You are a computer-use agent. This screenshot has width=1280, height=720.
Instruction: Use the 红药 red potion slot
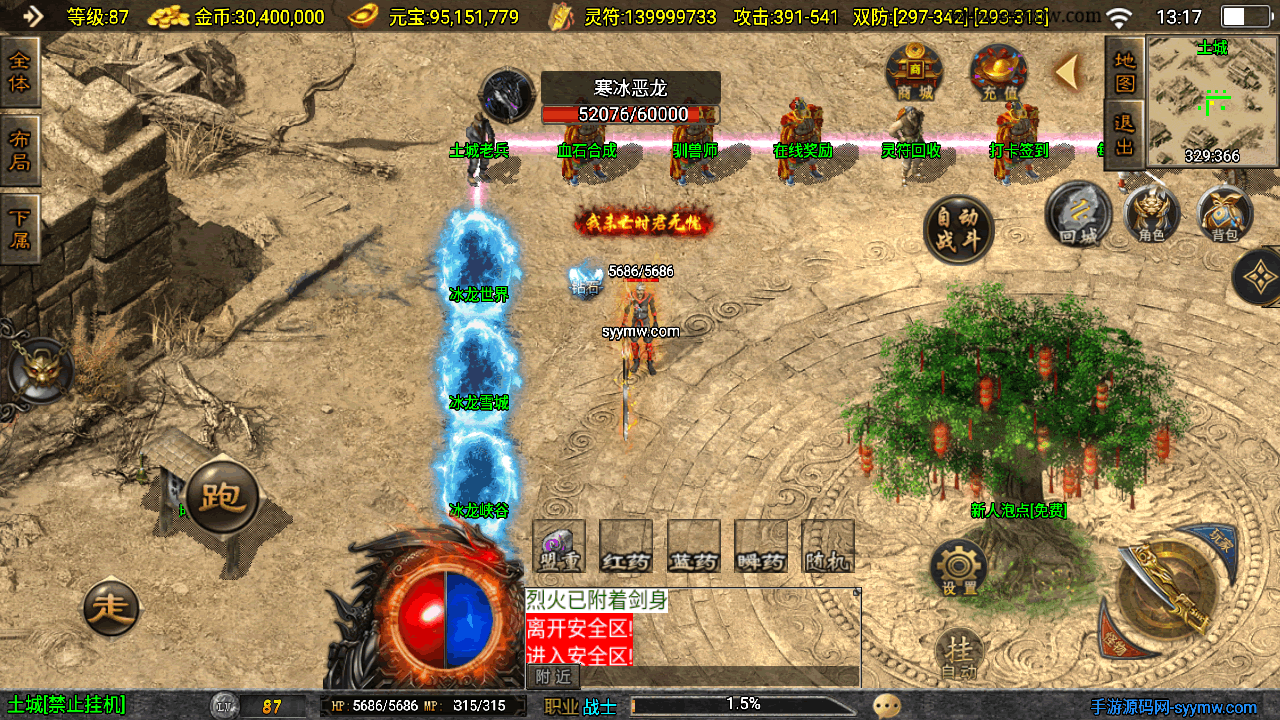tap(626, 548)
